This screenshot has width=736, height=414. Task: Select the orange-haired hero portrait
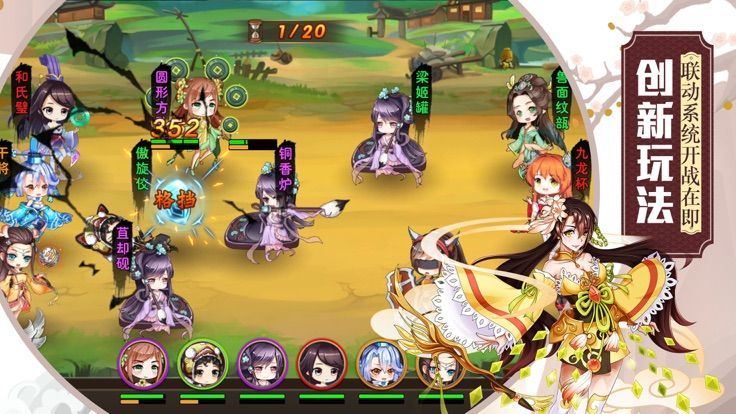[141, 363]
